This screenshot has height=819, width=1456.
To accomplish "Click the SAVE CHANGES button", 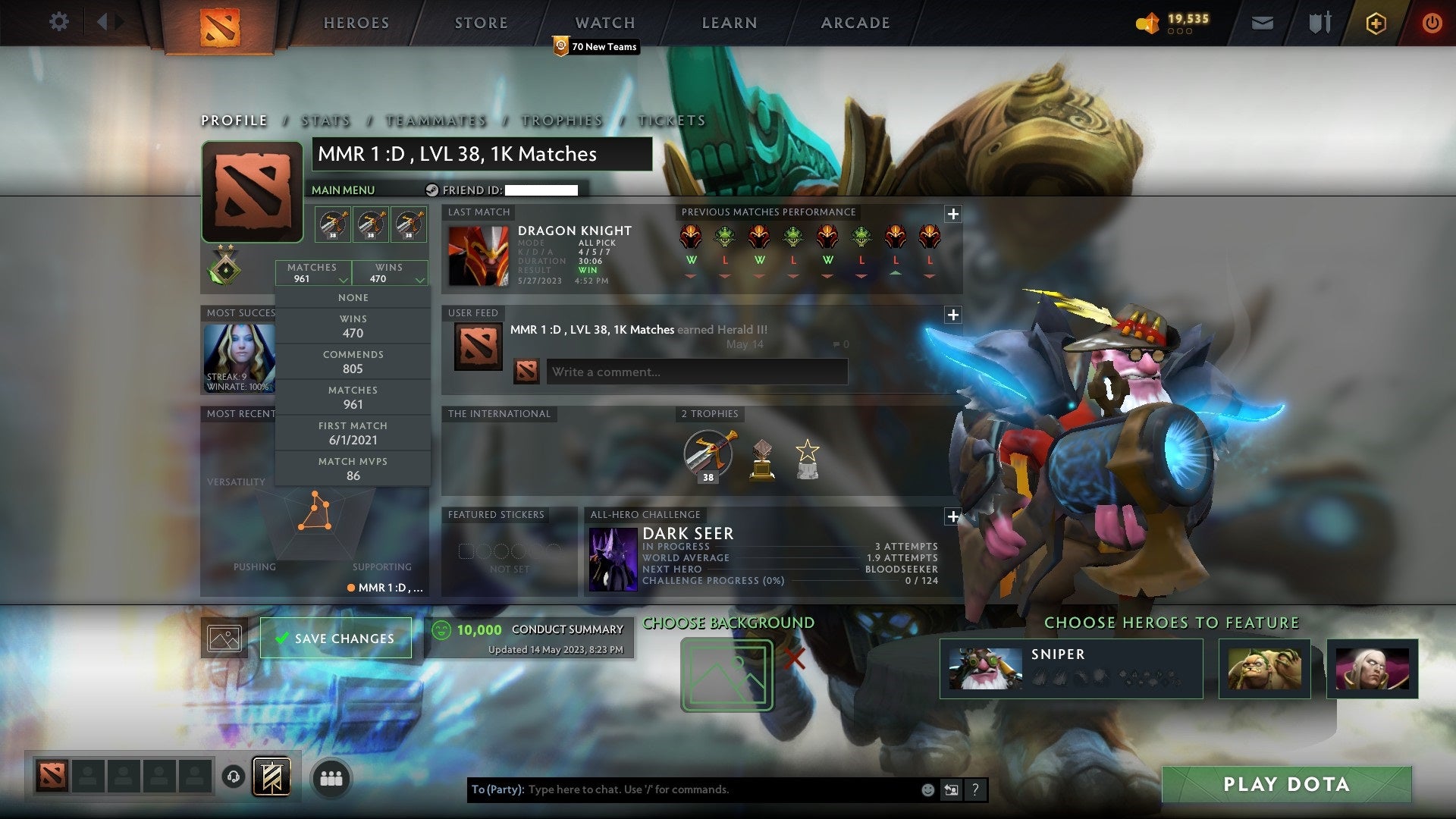I will click(x=335, y=638).
